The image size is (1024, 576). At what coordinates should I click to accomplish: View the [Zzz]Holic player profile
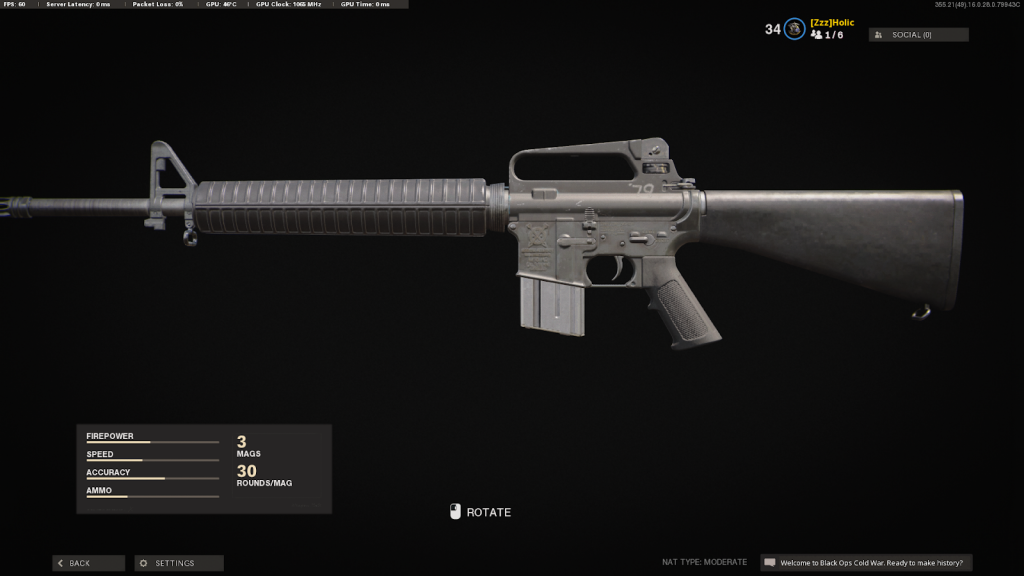pyautogui.click(x=832, y=22)
